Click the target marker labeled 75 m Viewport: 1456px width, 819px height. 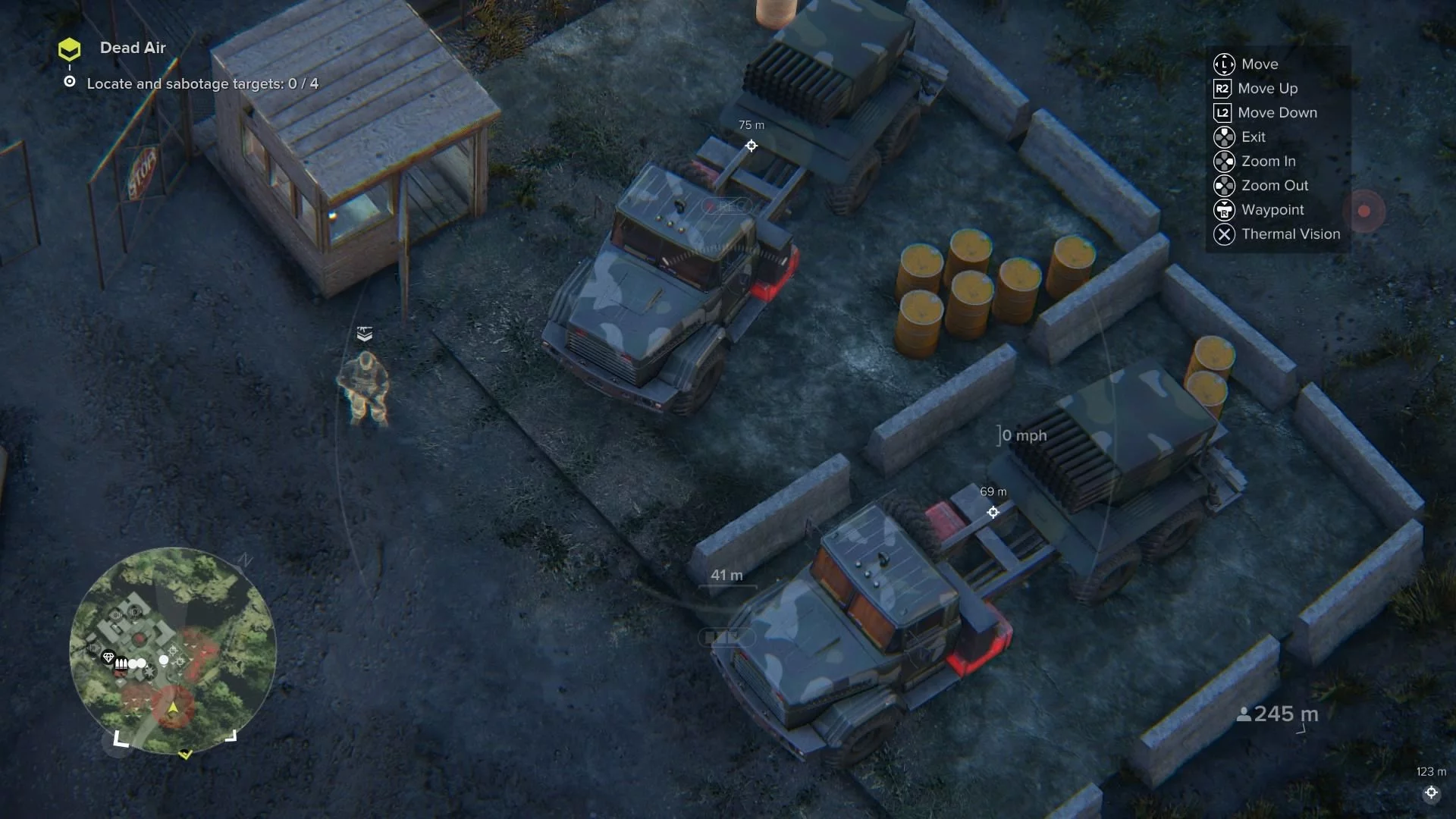(751, 146)
